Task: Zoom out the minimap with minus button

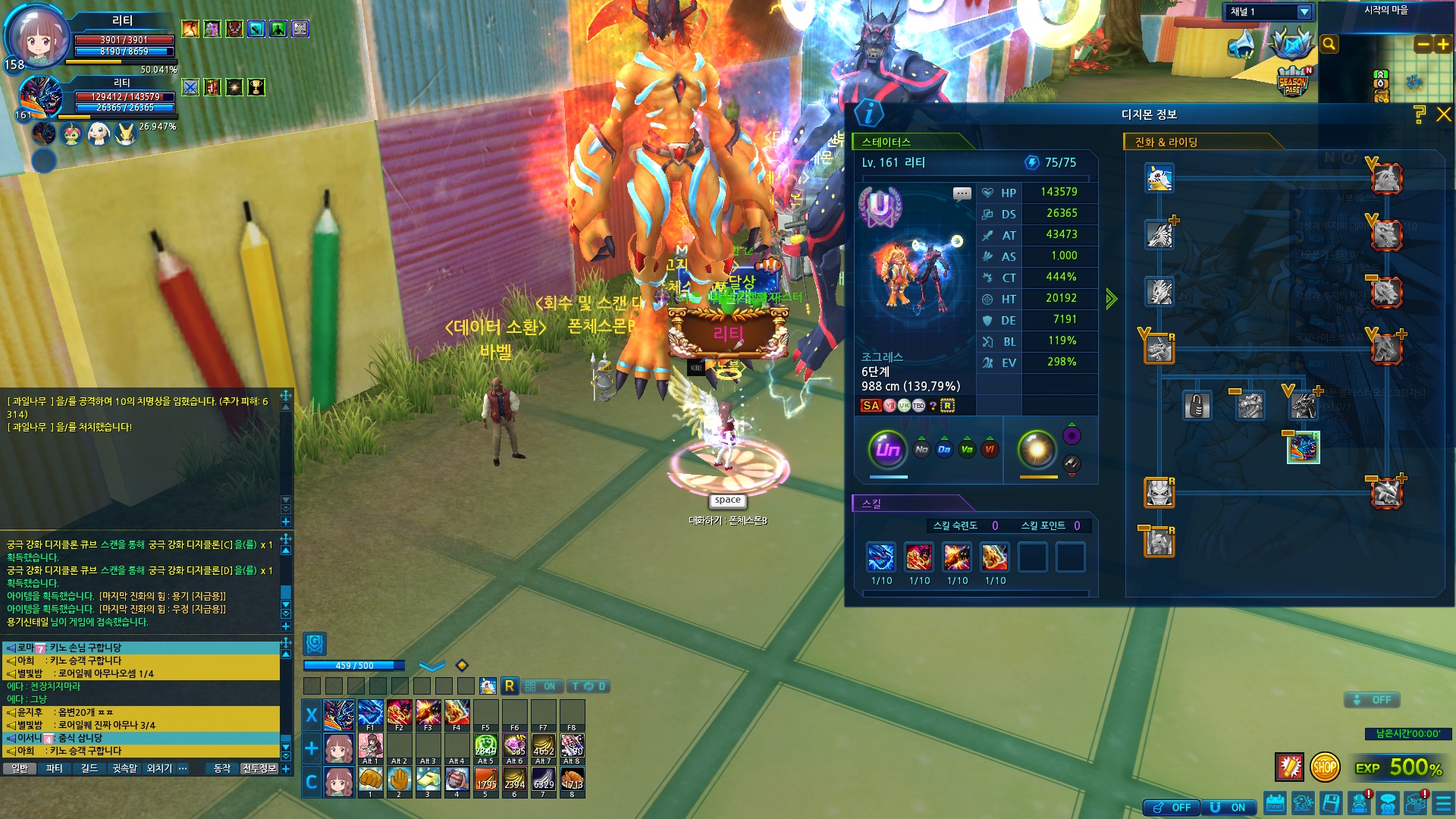Action: [1423, 45]
